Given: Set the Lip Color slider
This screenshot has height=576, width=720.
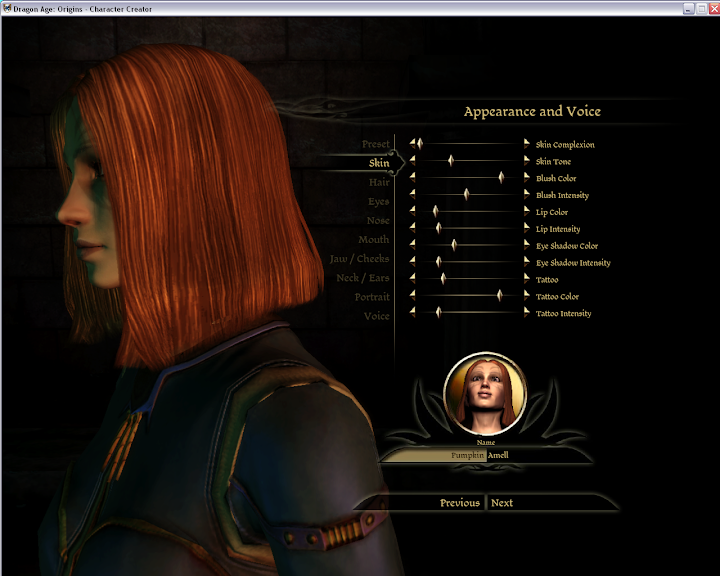Looking at the screenshot, I should 436,212.
